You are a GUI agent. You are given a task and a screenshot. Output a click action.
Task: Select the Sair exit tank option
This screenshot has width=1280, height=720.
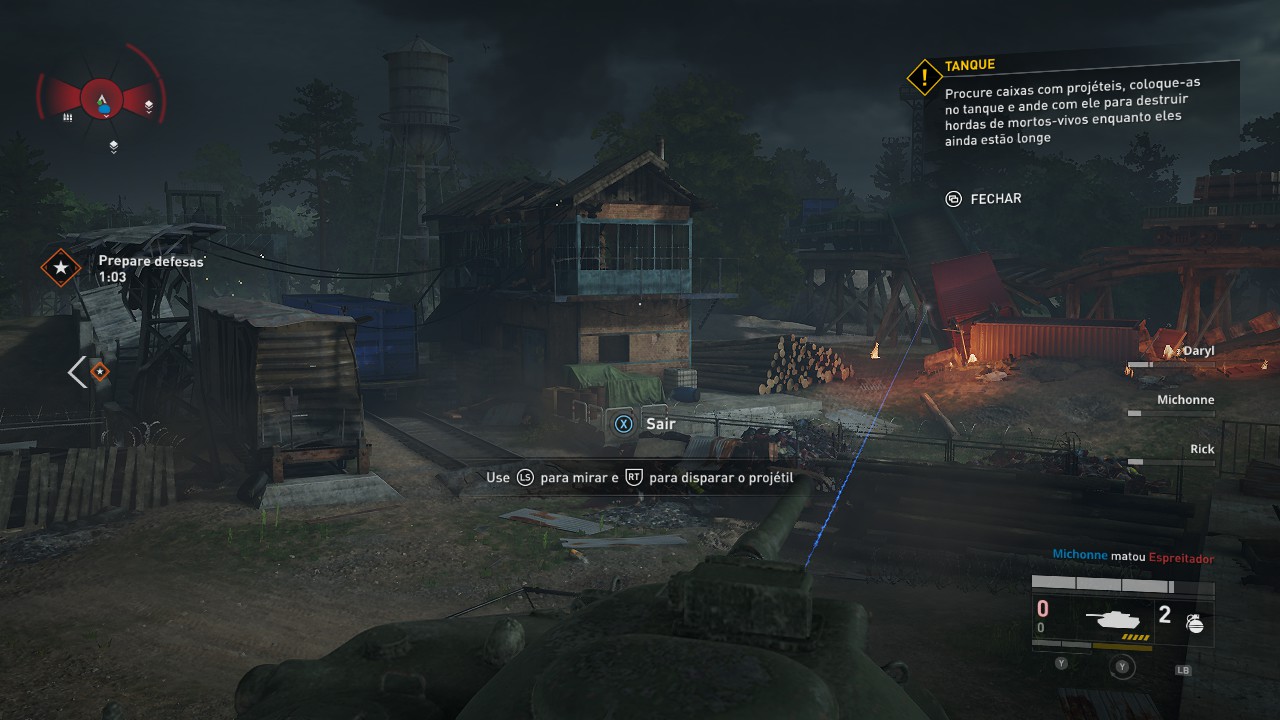click(647, 424)
